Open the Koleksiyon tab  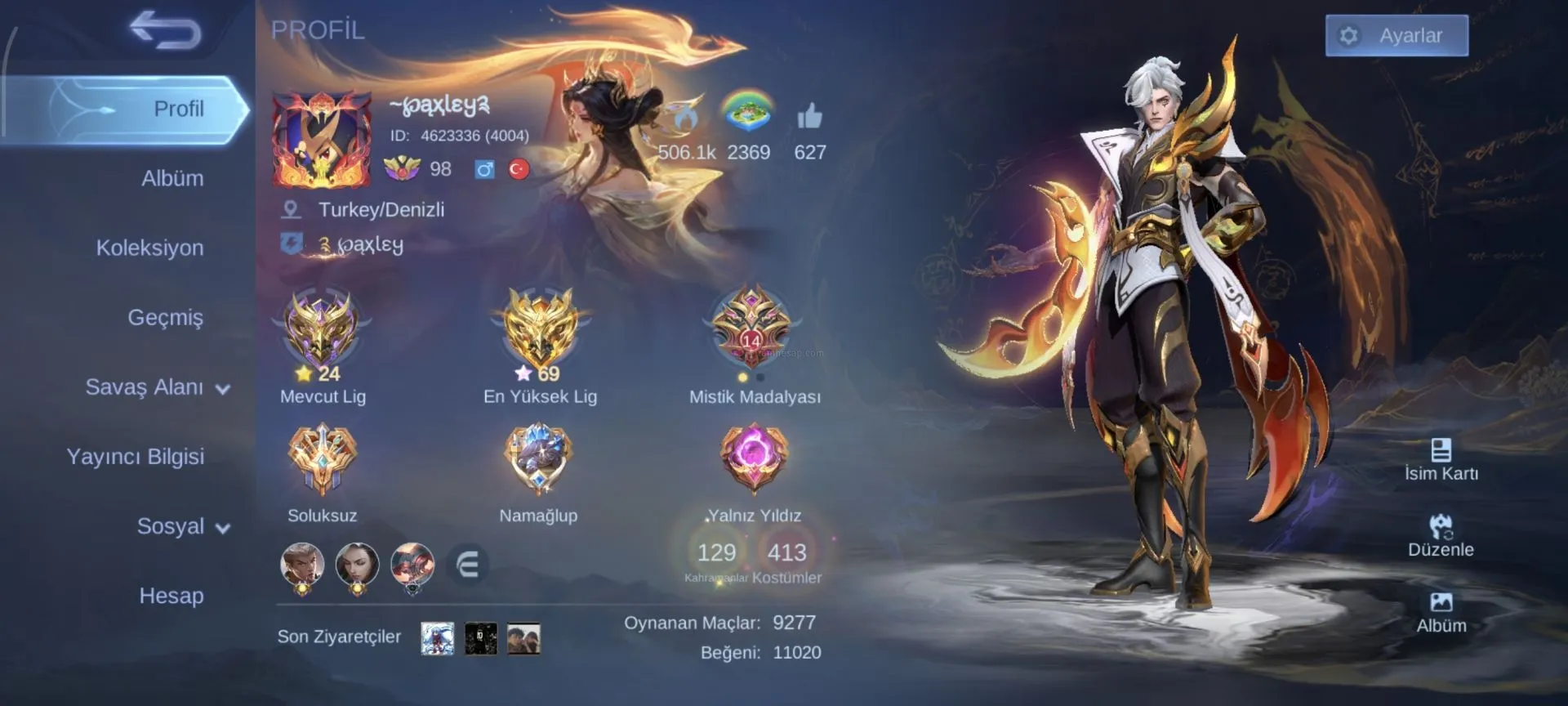(149, 248)
